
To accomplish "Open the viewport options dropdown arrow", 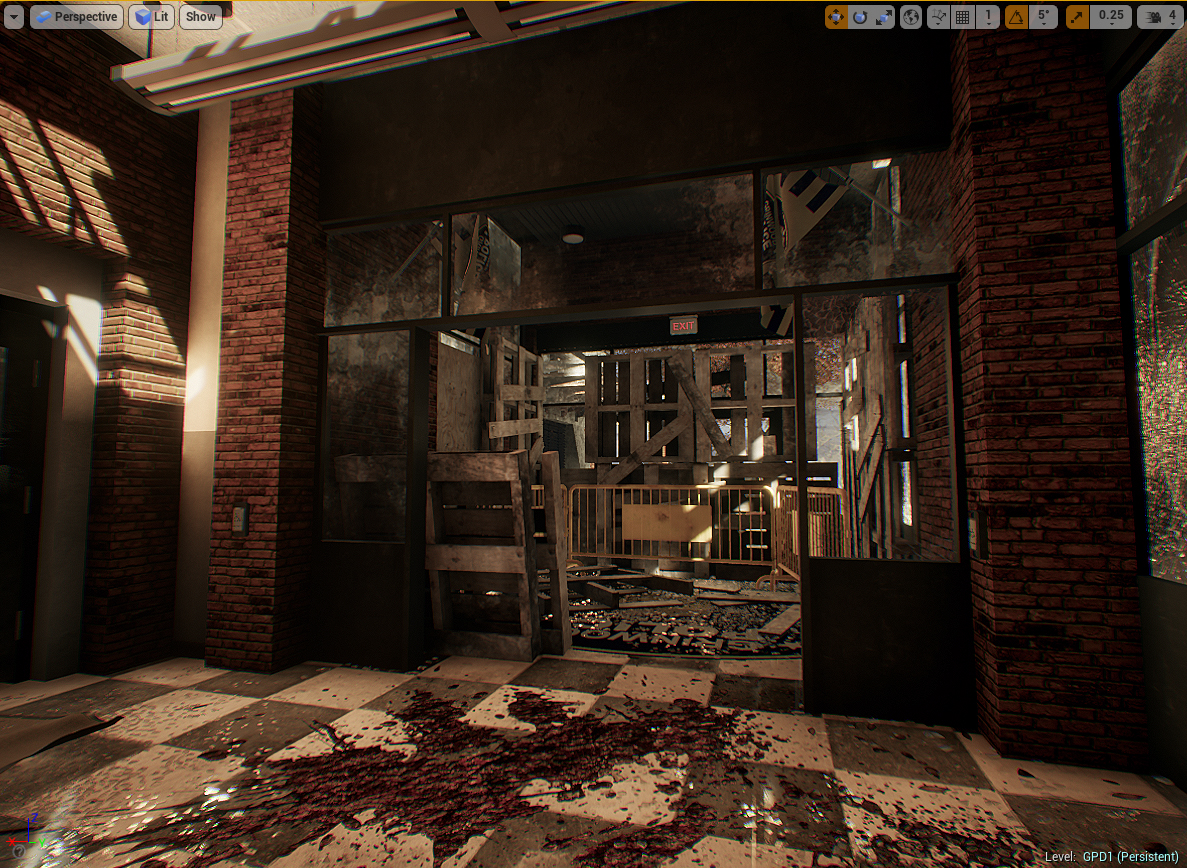I will 13,16.
